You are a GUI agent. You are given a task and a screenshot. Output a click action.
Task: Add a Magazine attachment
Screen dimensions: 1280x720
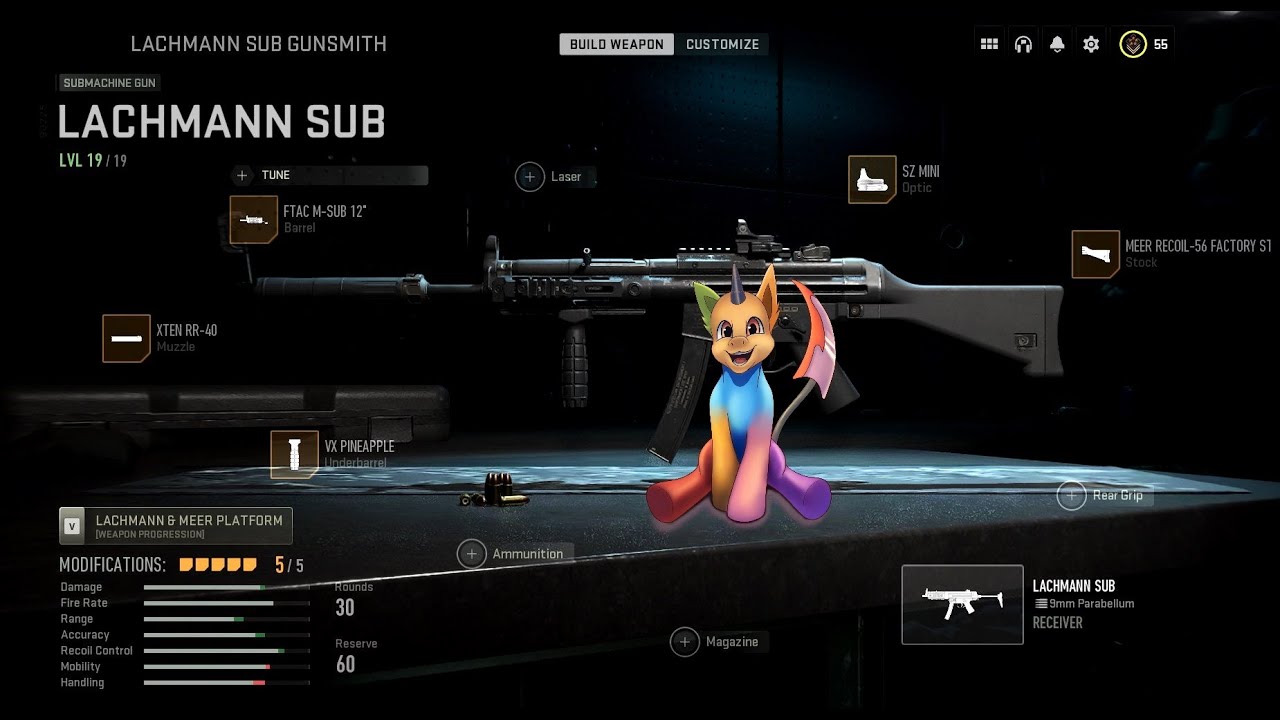click(685, 642)
